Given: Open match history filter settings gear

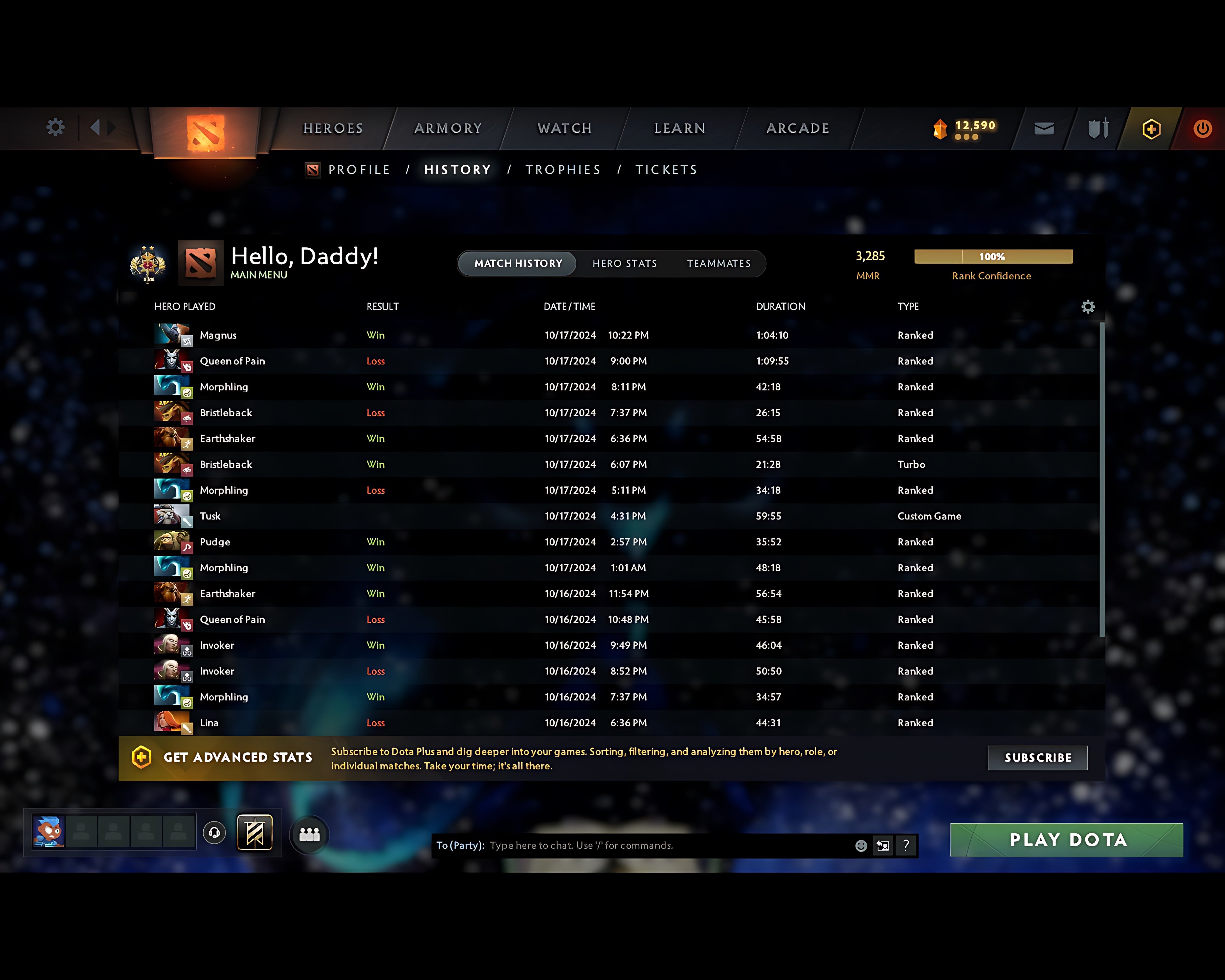Looking at the screenshot, I should coord(1089,306).
